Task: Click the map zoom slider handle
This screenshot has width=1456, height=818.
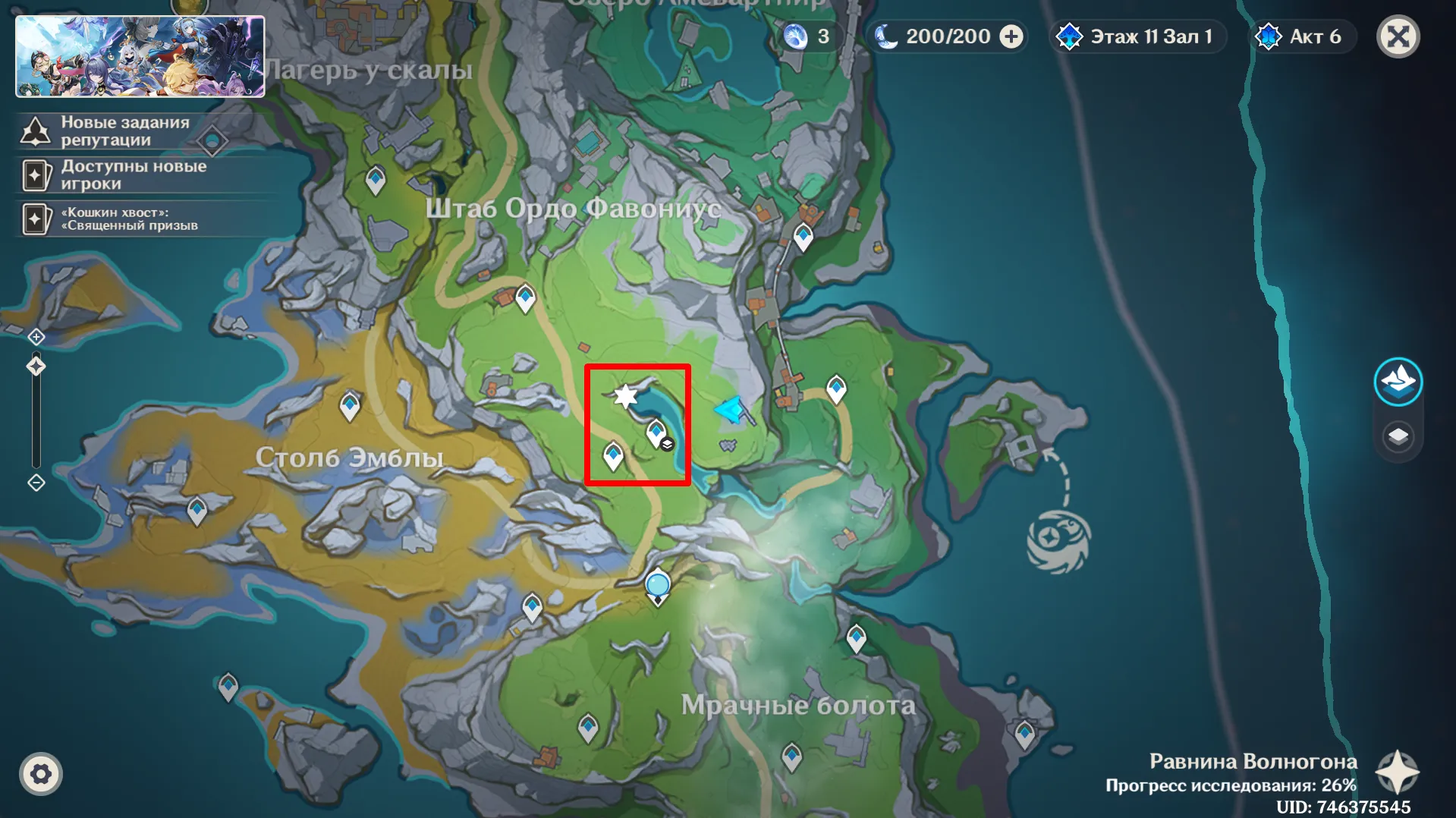Action: click(x=36, y=367)
